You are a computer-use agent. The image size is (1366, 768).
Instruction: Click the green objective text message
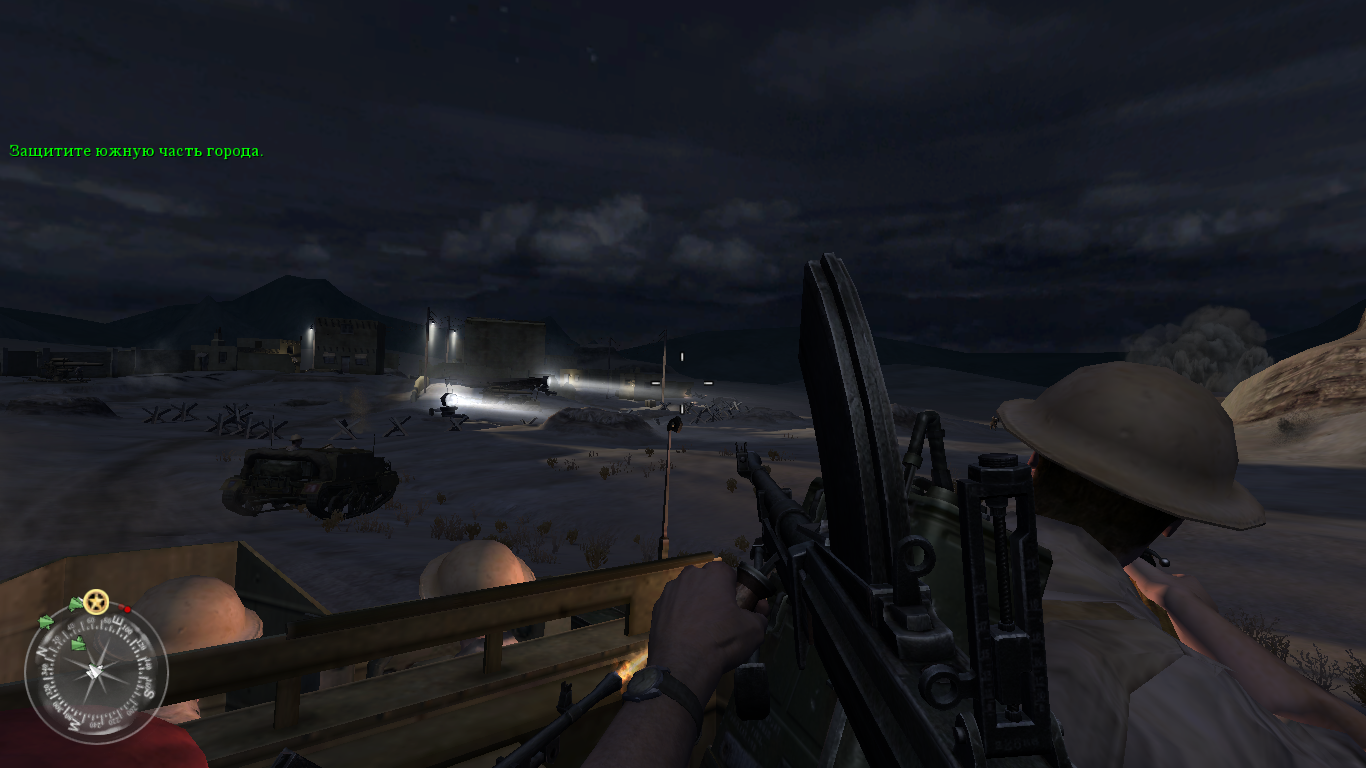[136, 151]
